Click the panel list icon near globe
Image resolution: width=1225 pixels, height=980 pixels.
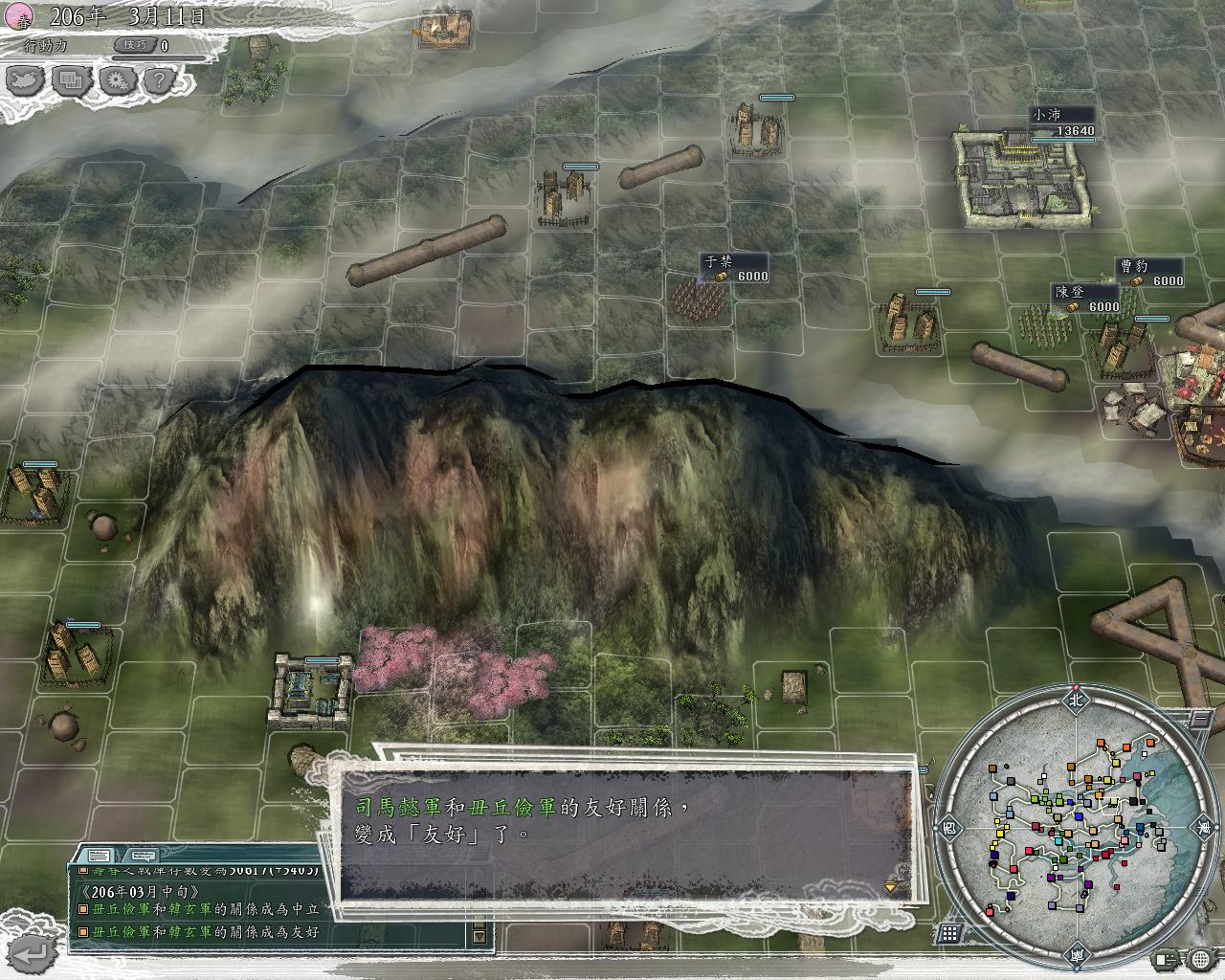1167,958
